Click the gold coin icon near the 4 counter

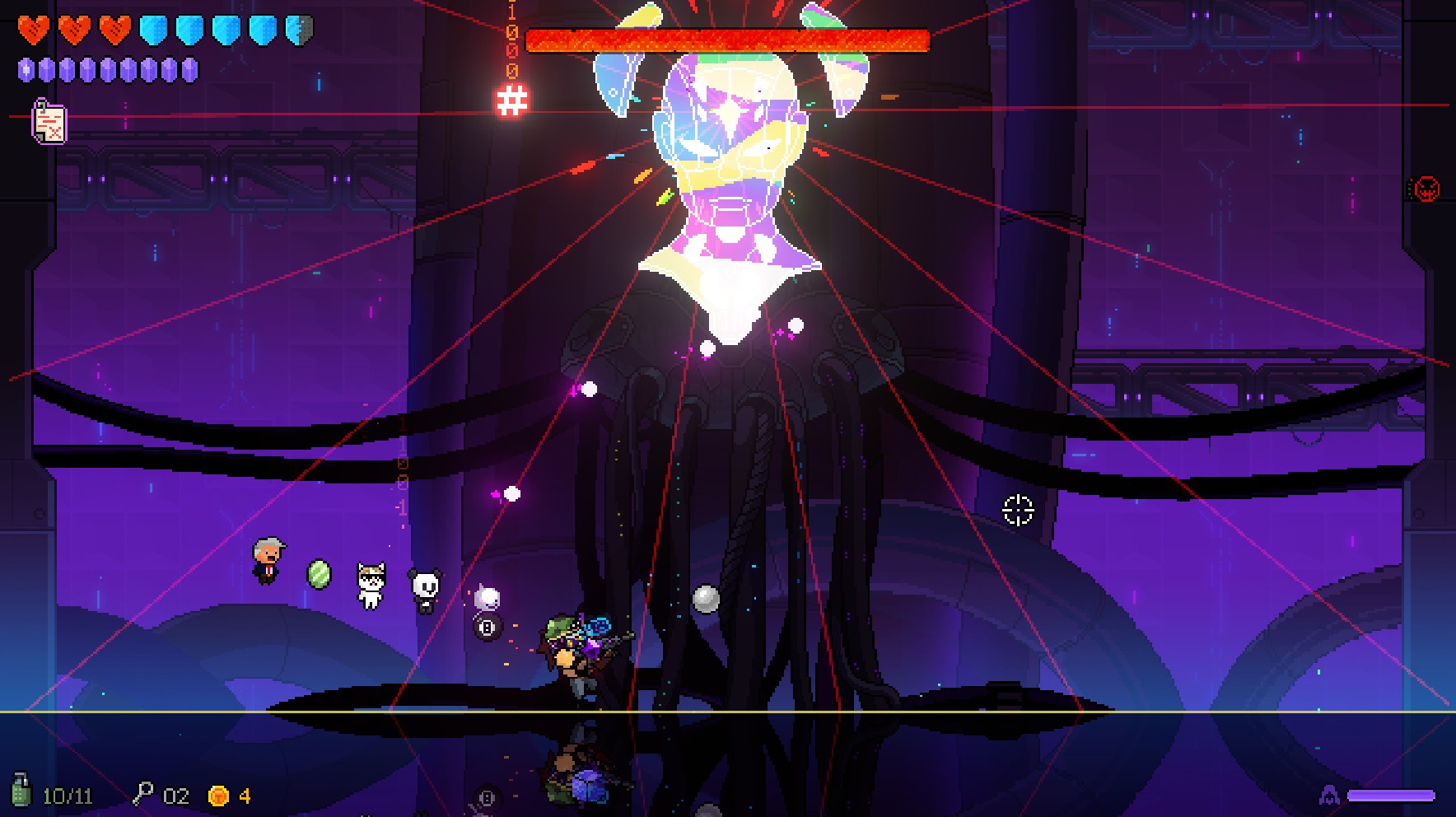coord(218,794)
